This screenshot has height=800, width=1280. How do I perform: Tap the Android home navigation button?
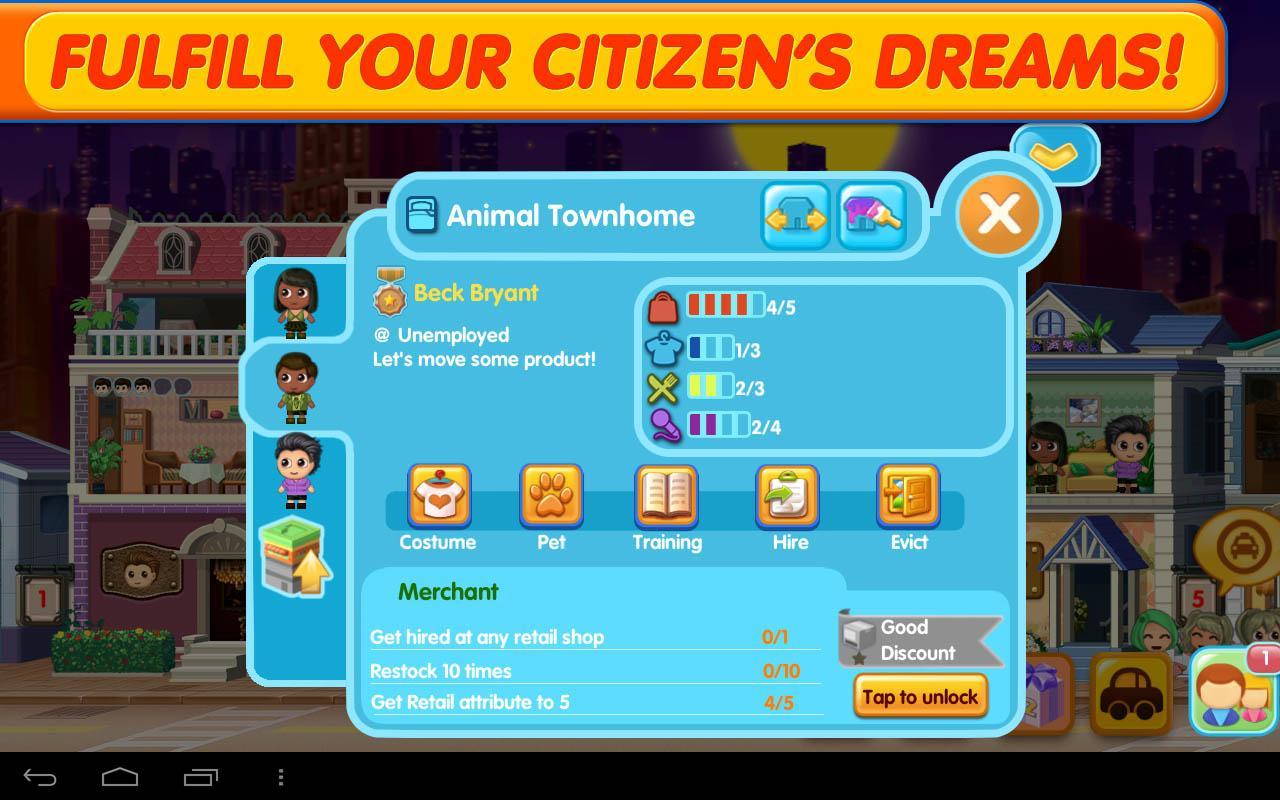120,777
